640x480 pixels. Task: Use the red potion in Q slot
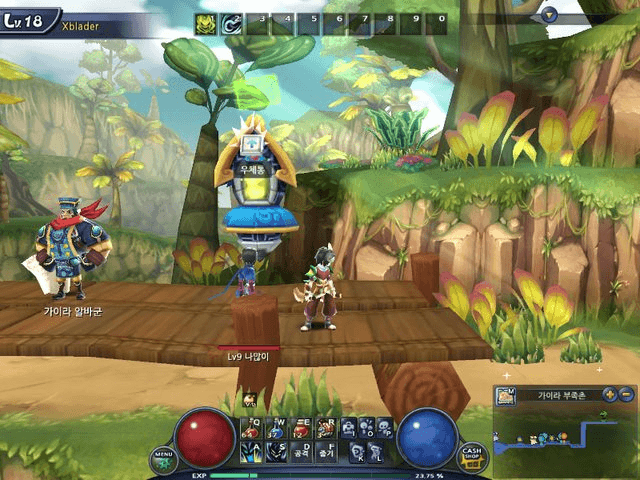(x=250, y=428)
